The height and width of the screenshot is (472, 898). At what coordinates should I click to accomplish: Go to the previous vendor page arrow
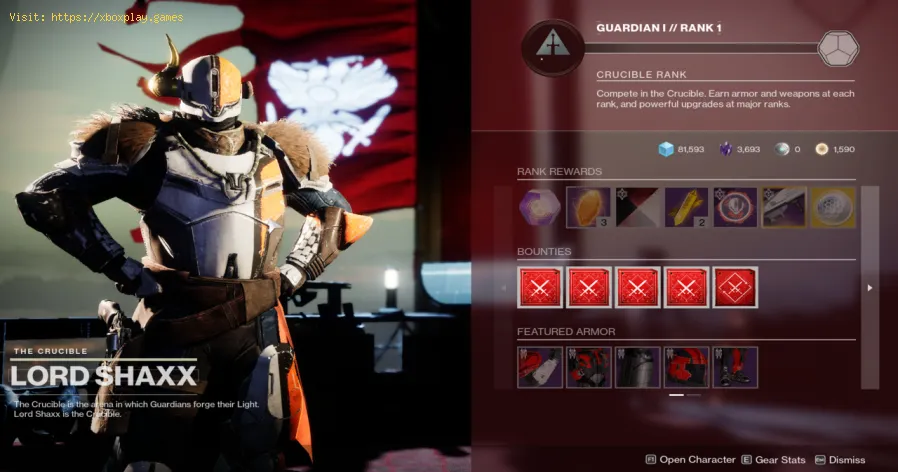[504, 288]
